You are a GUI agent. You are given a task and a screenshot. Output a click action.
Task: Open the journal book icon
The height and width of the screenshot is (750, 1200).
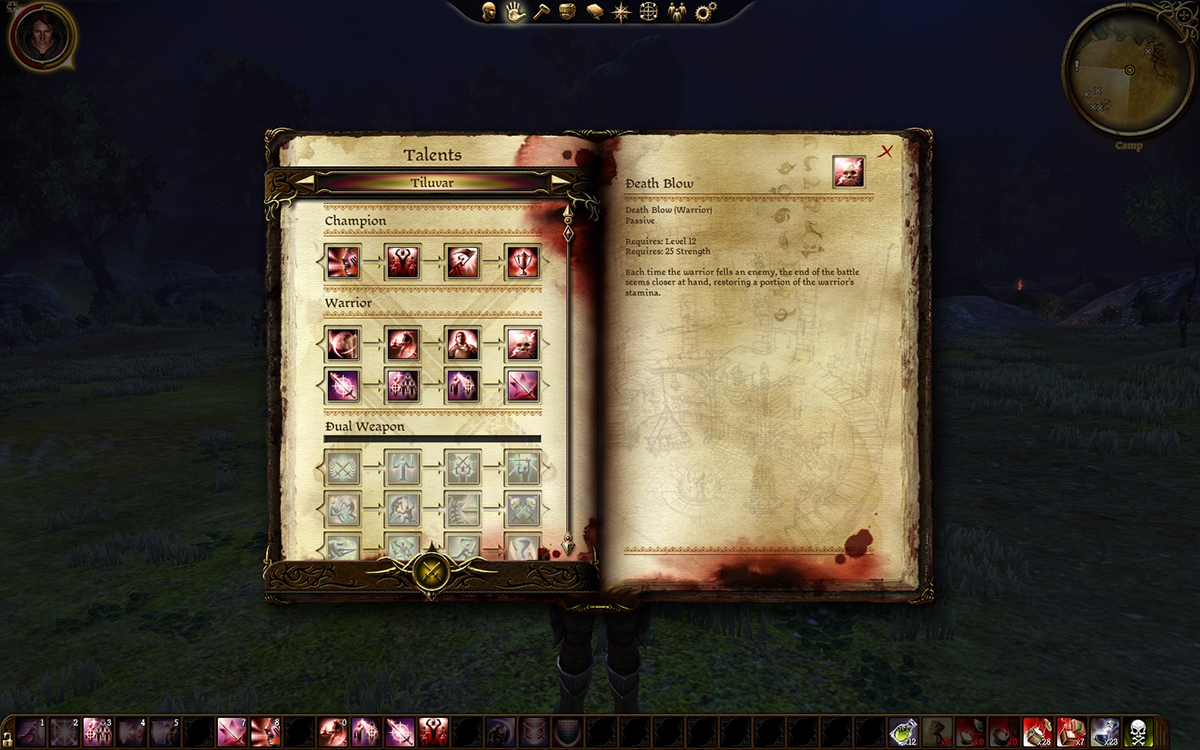click(594, 12)
